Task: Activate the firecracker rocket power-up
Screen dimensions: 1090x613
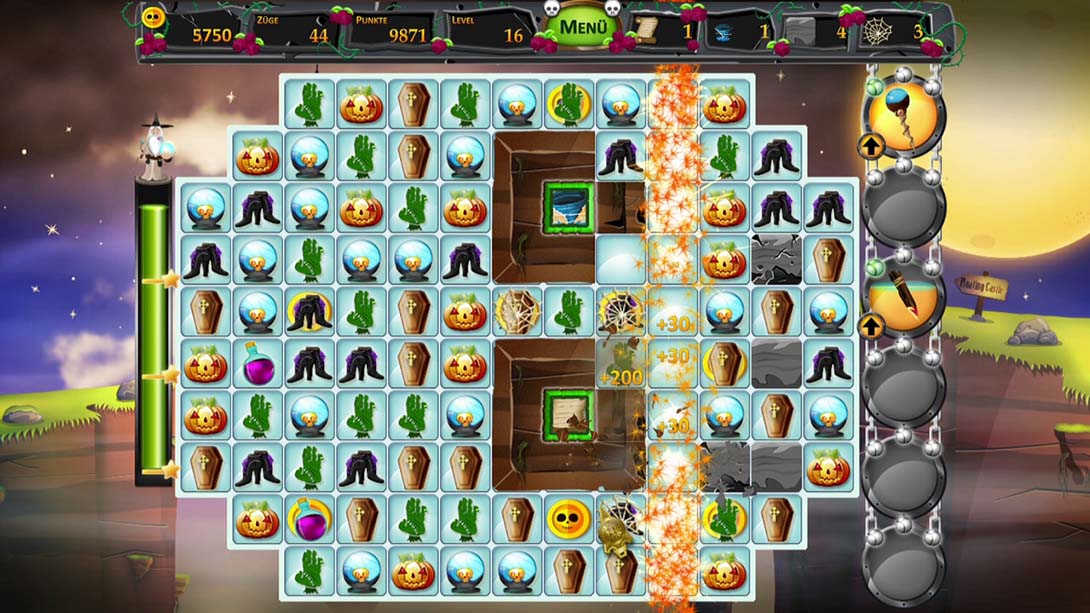Action: point(903,298)
